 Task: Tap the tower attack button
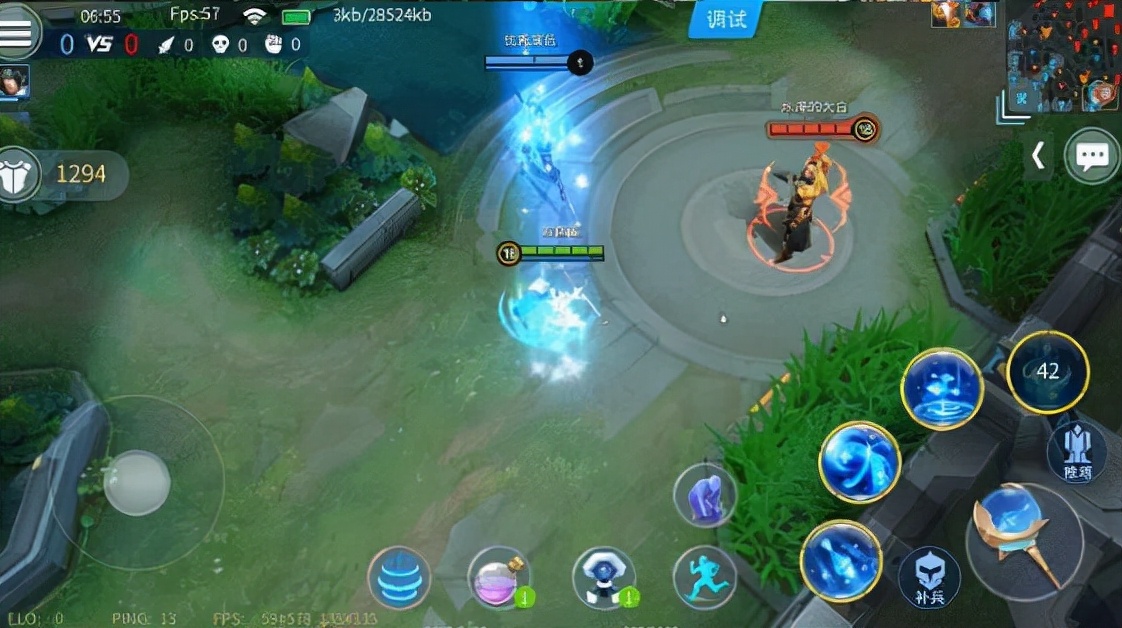click(x=1076, y=450)
